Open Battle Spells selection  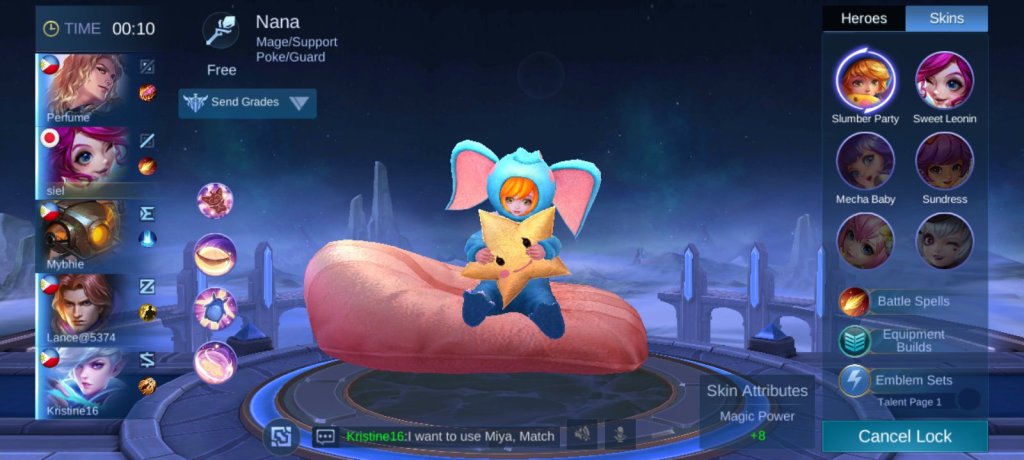coord(898,301)
